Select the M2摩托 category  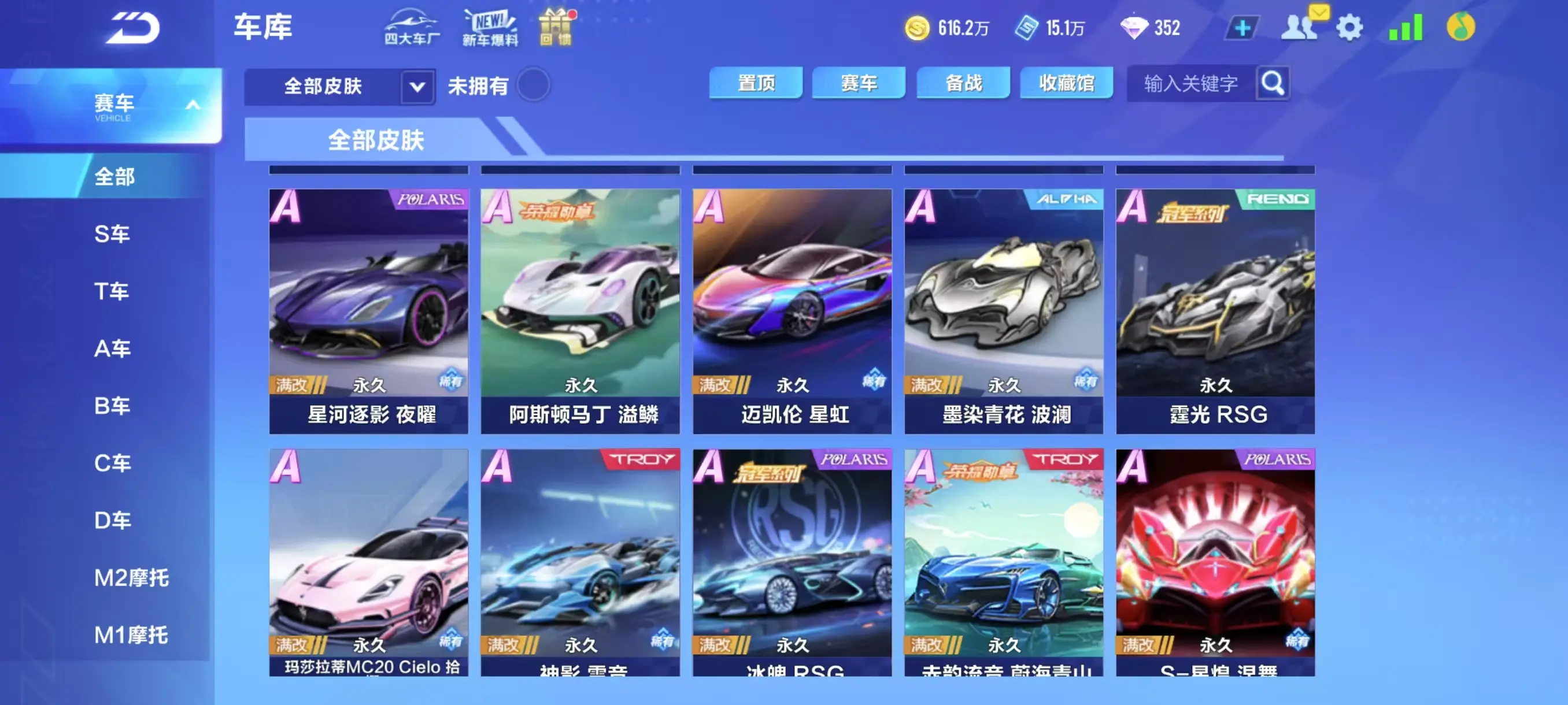click(x=131, y=578)
